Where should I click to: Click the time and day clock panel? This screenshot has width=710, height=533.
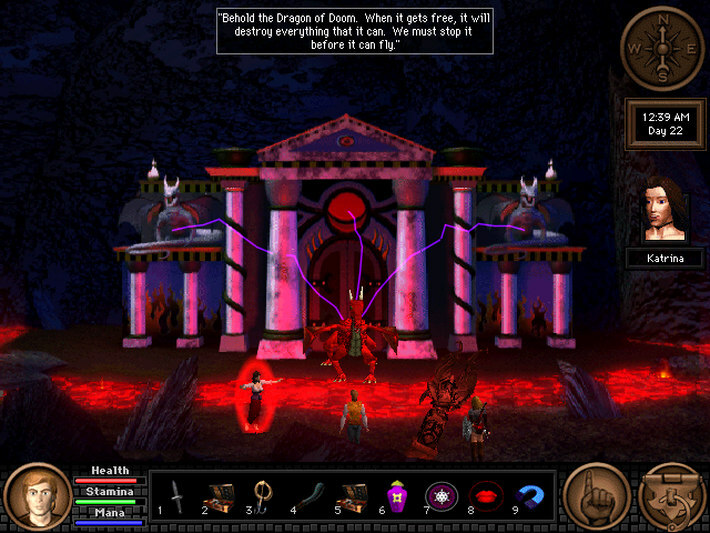pos(664,124)
